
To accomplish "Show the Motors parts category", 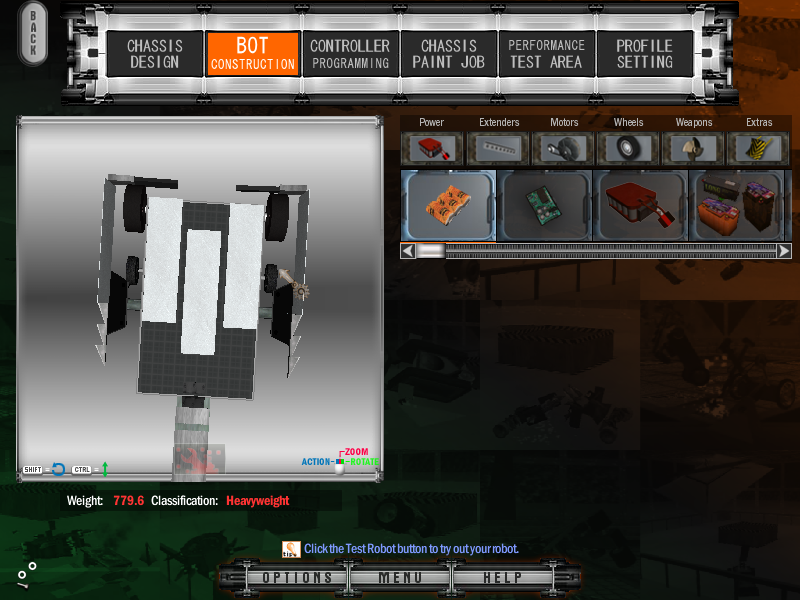I will [564, 148].
